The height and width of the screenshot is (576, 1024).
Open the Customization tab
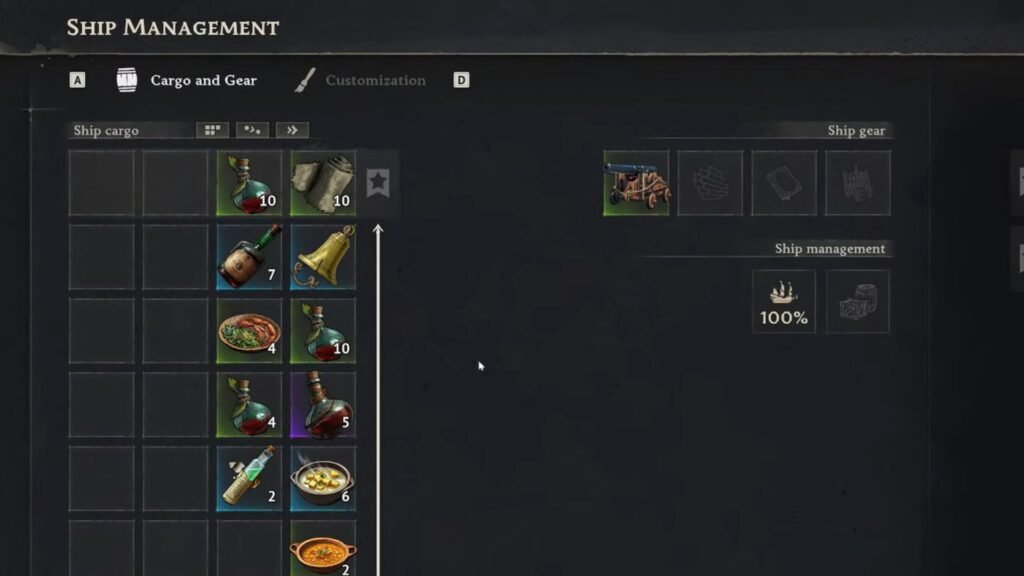[x=375, y=81]
